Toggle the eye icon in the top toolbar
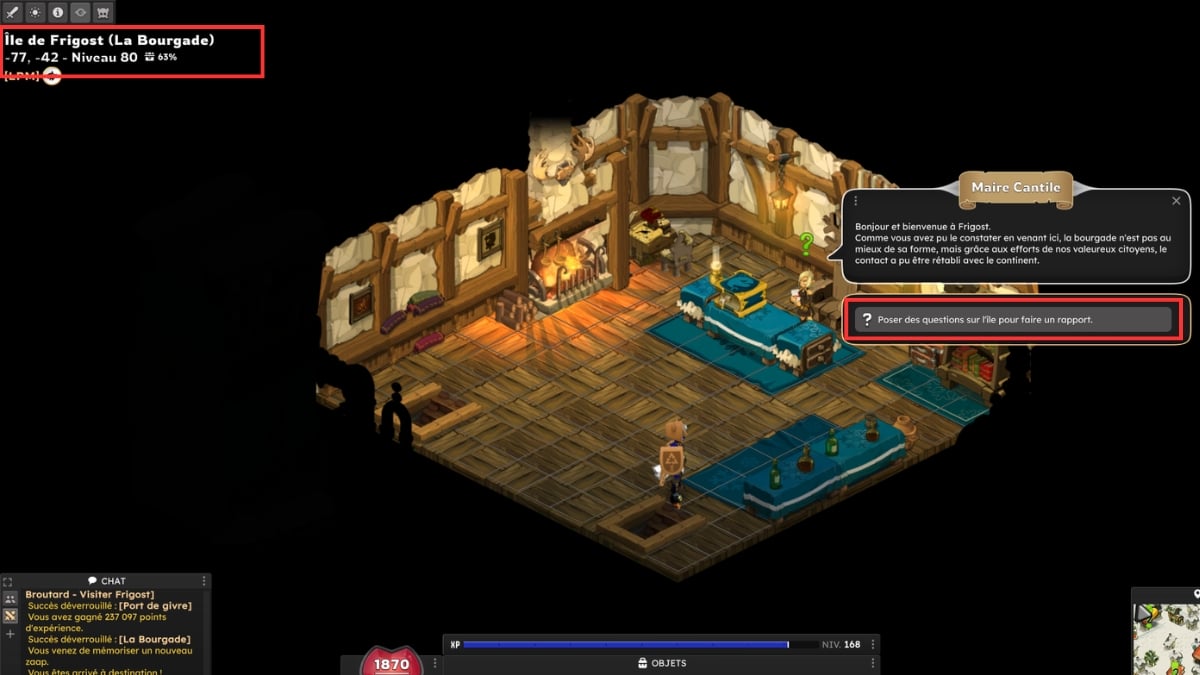The width and height of the screenshot is (1200, 675). pyautogui.click(x=80, y=12)
